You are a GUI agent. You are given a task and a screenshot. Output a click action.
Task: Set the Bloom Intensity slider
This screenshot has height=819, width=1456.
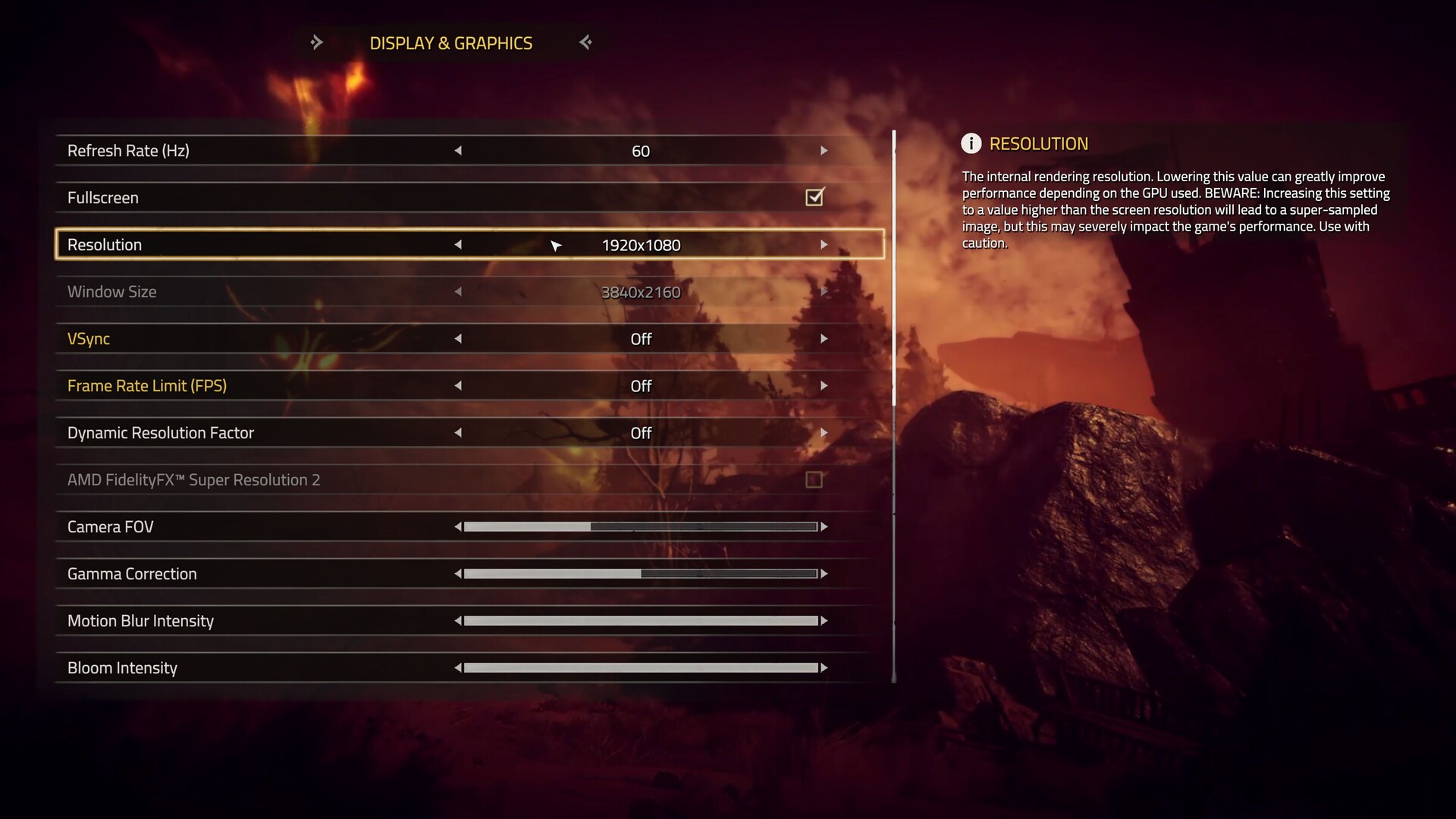[641, 668]
